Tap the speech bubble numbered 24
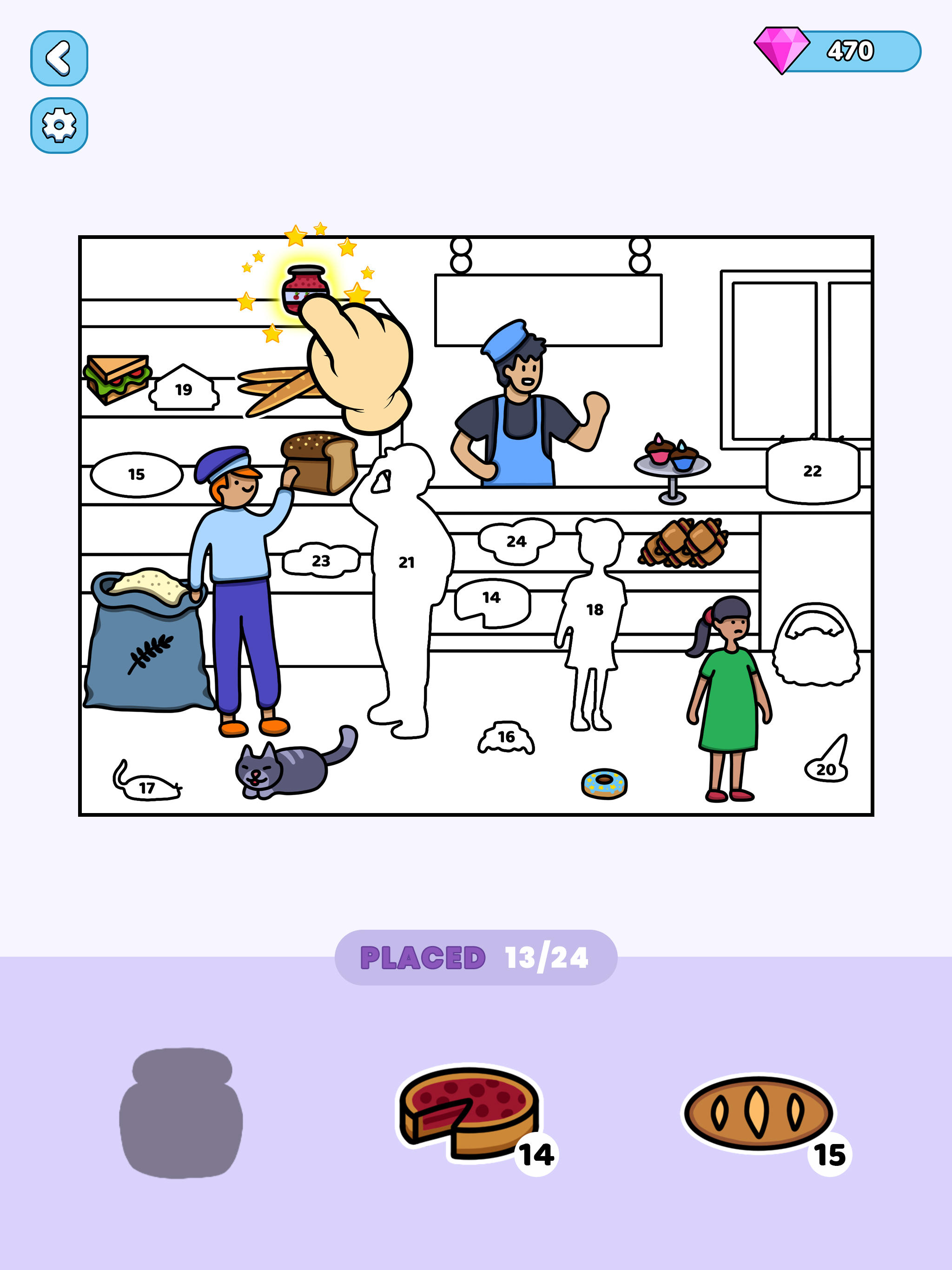The width and height of the screenshot is (952, 1270). pos(517,541)
